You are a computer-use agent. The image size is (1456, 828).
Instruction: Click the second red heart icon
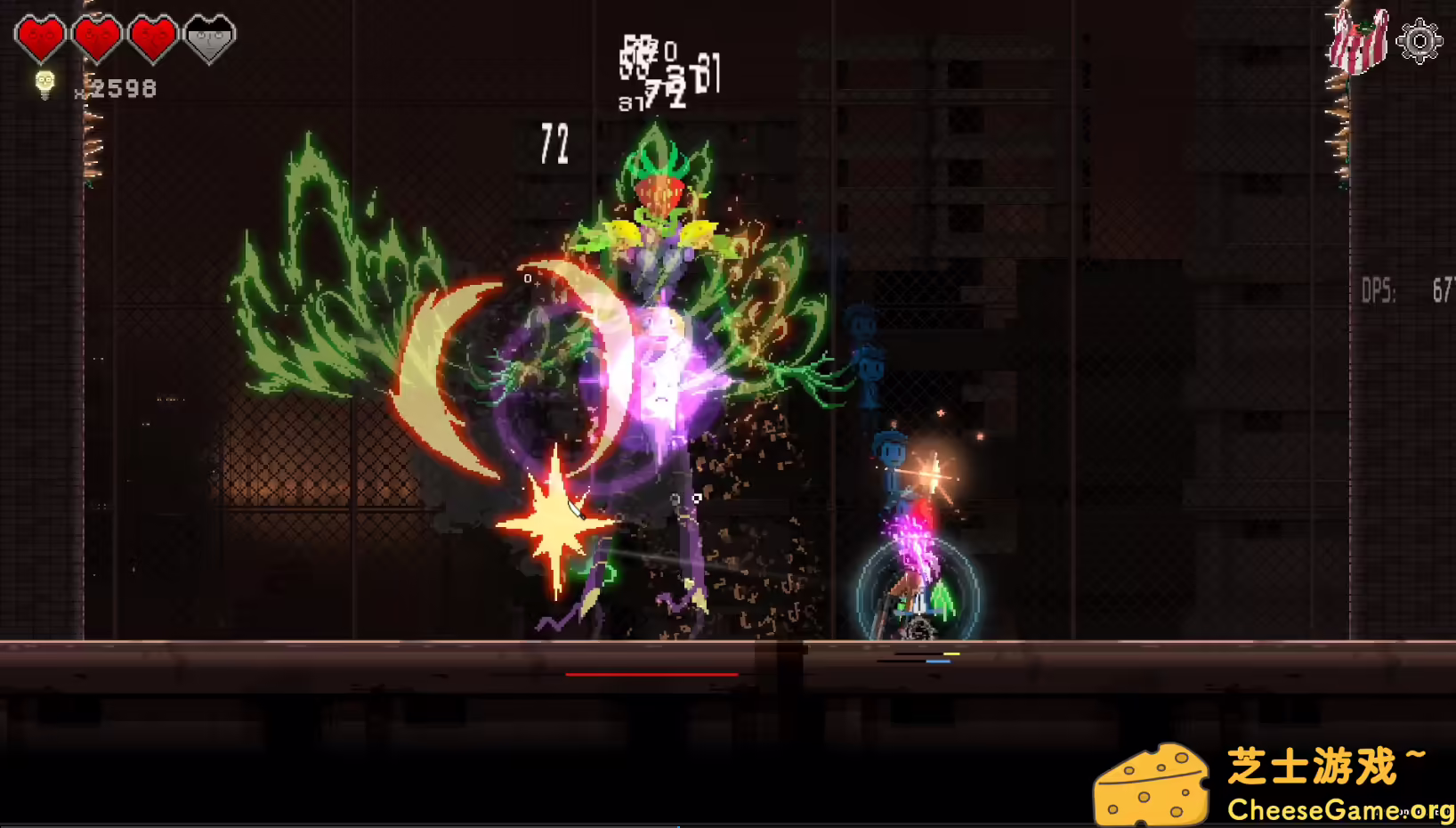98,37
